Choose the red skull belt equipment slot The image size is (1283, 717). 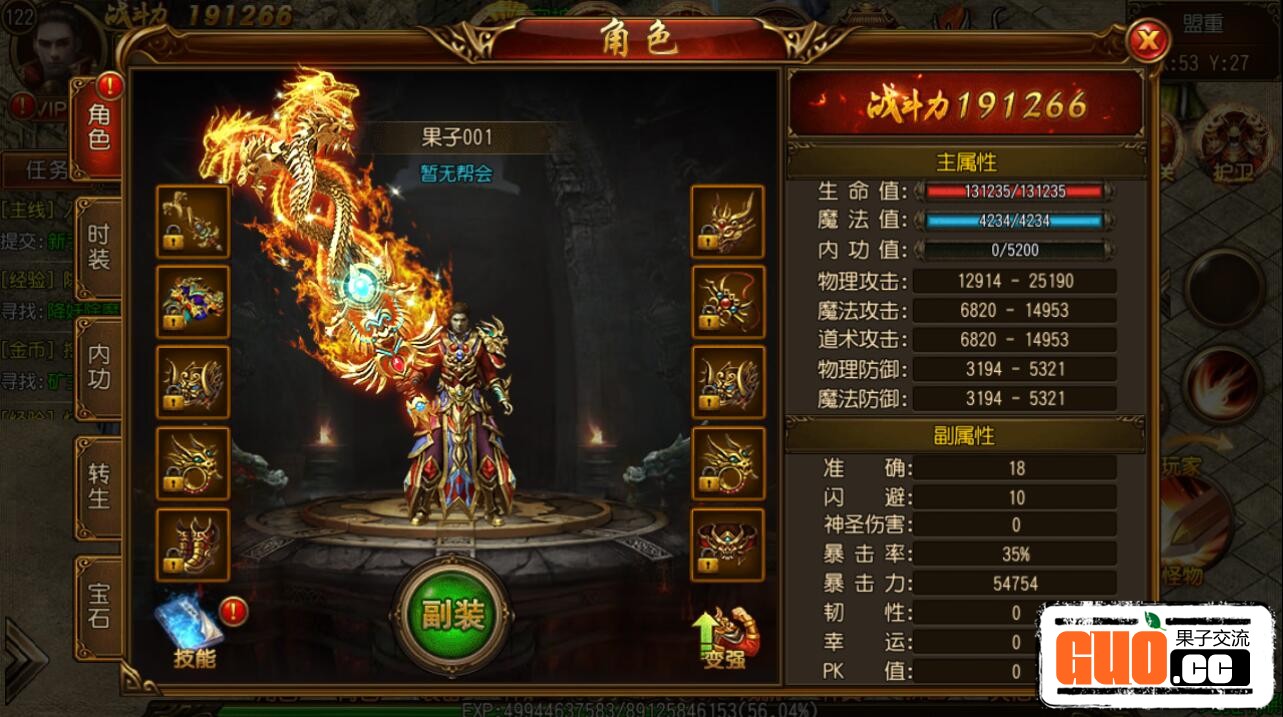[727, 545]
